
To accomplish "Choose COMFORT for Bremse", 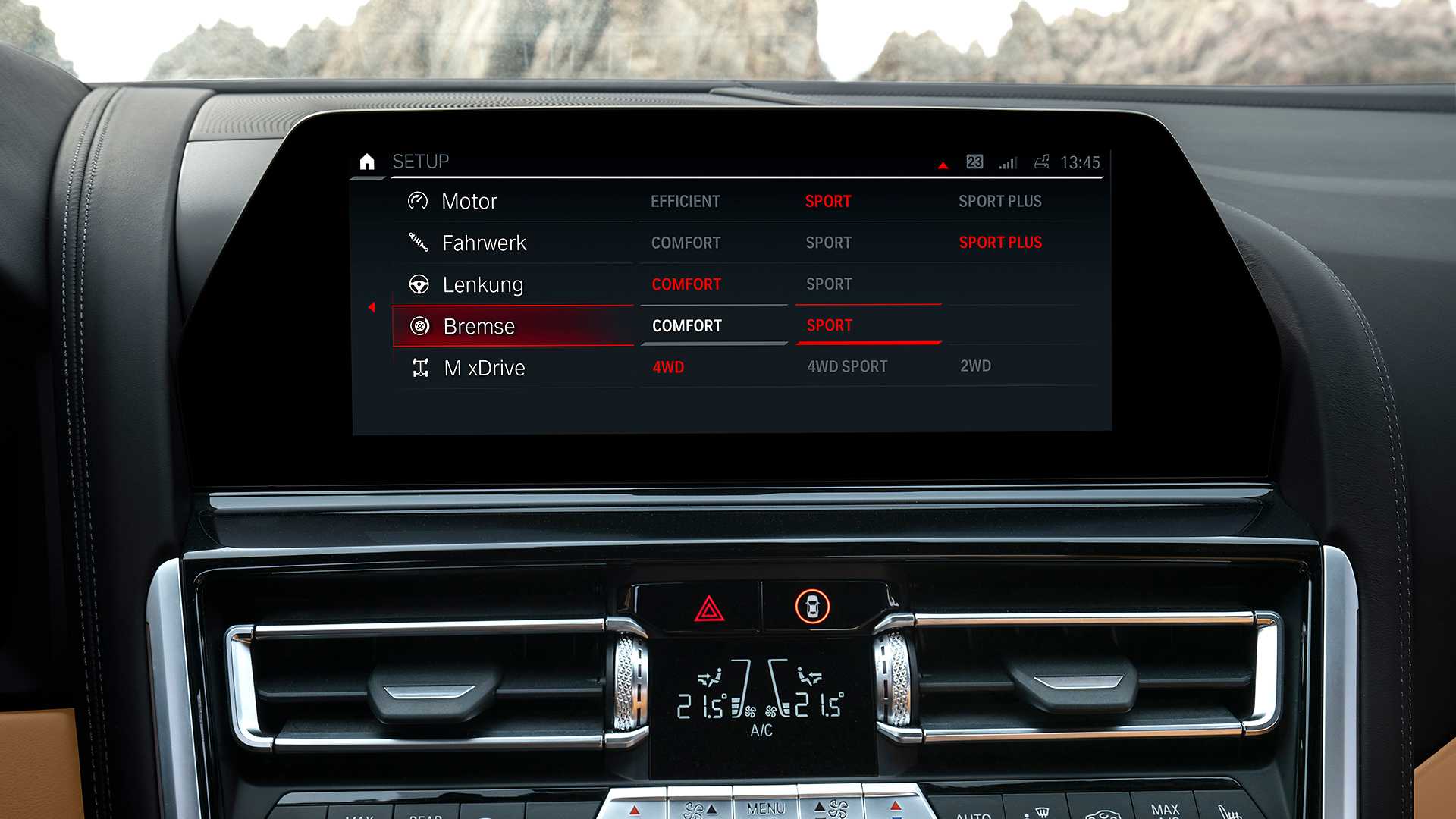I will click(x=687, y=326).
